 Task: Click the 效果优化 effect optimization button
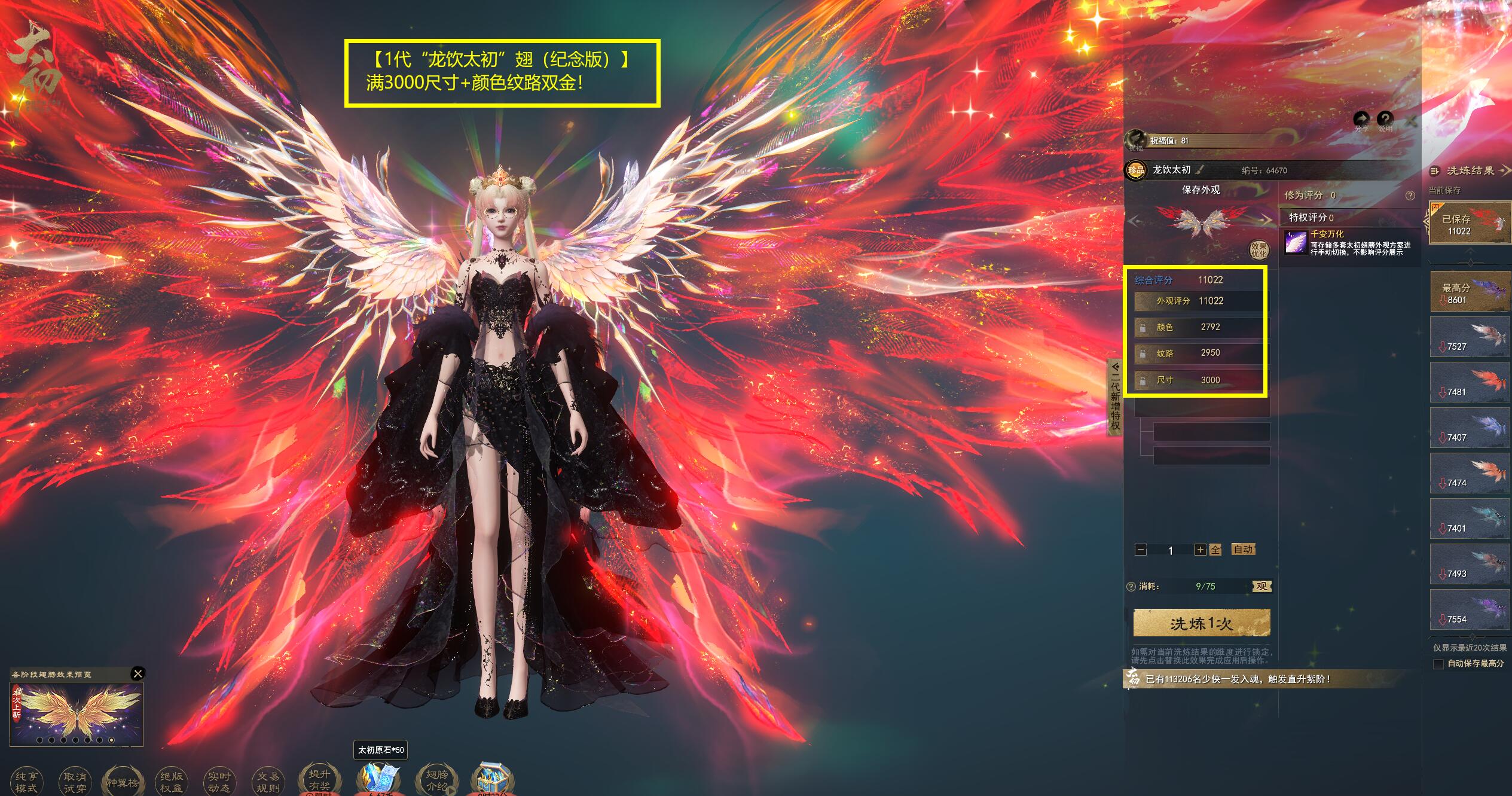(1259, 250)
